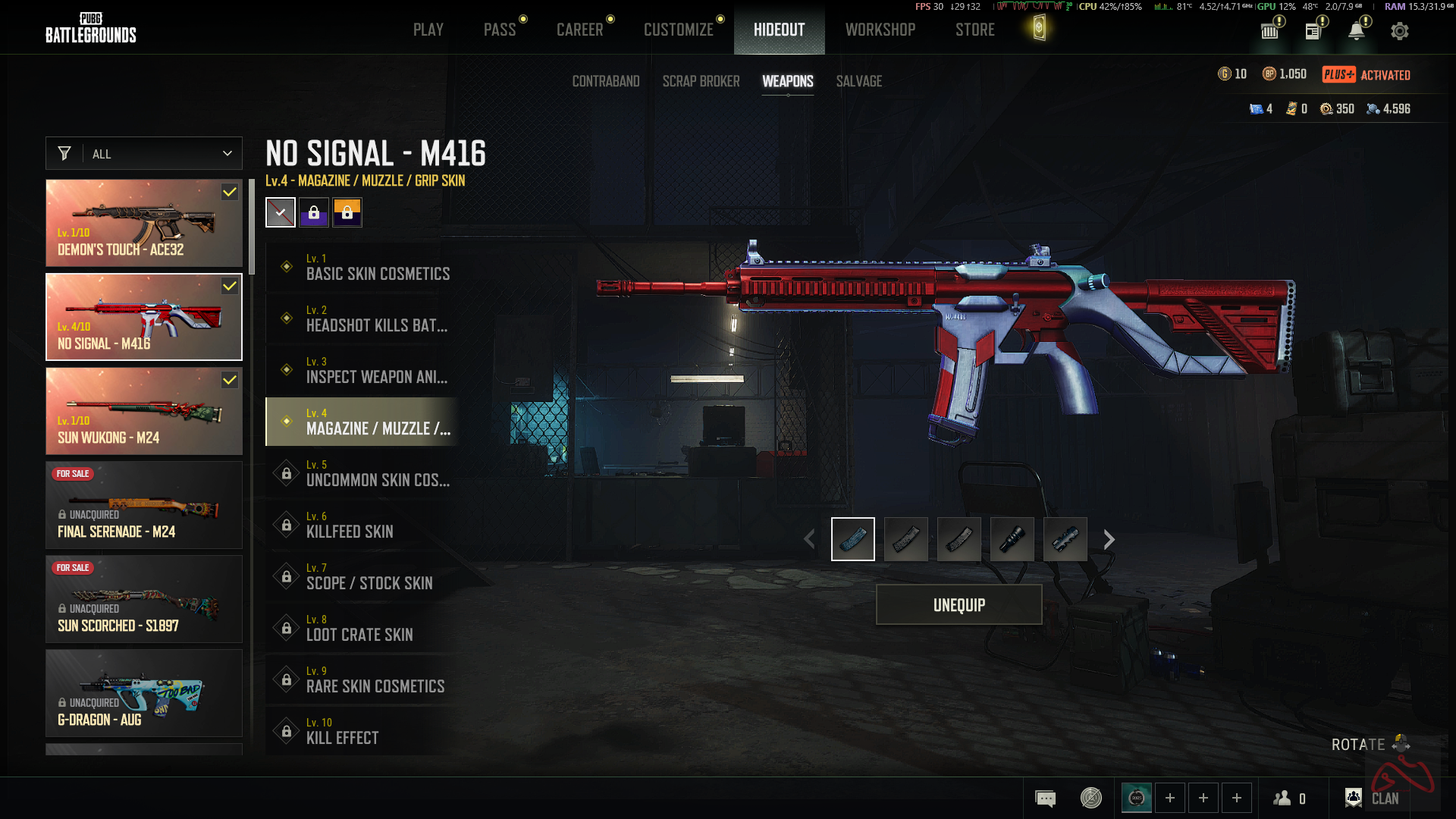The width and height of the screenshot is (1456, 819).
Task: Select the Demon's Touch - ACE32 skin
Action: [x=144, y=223]
